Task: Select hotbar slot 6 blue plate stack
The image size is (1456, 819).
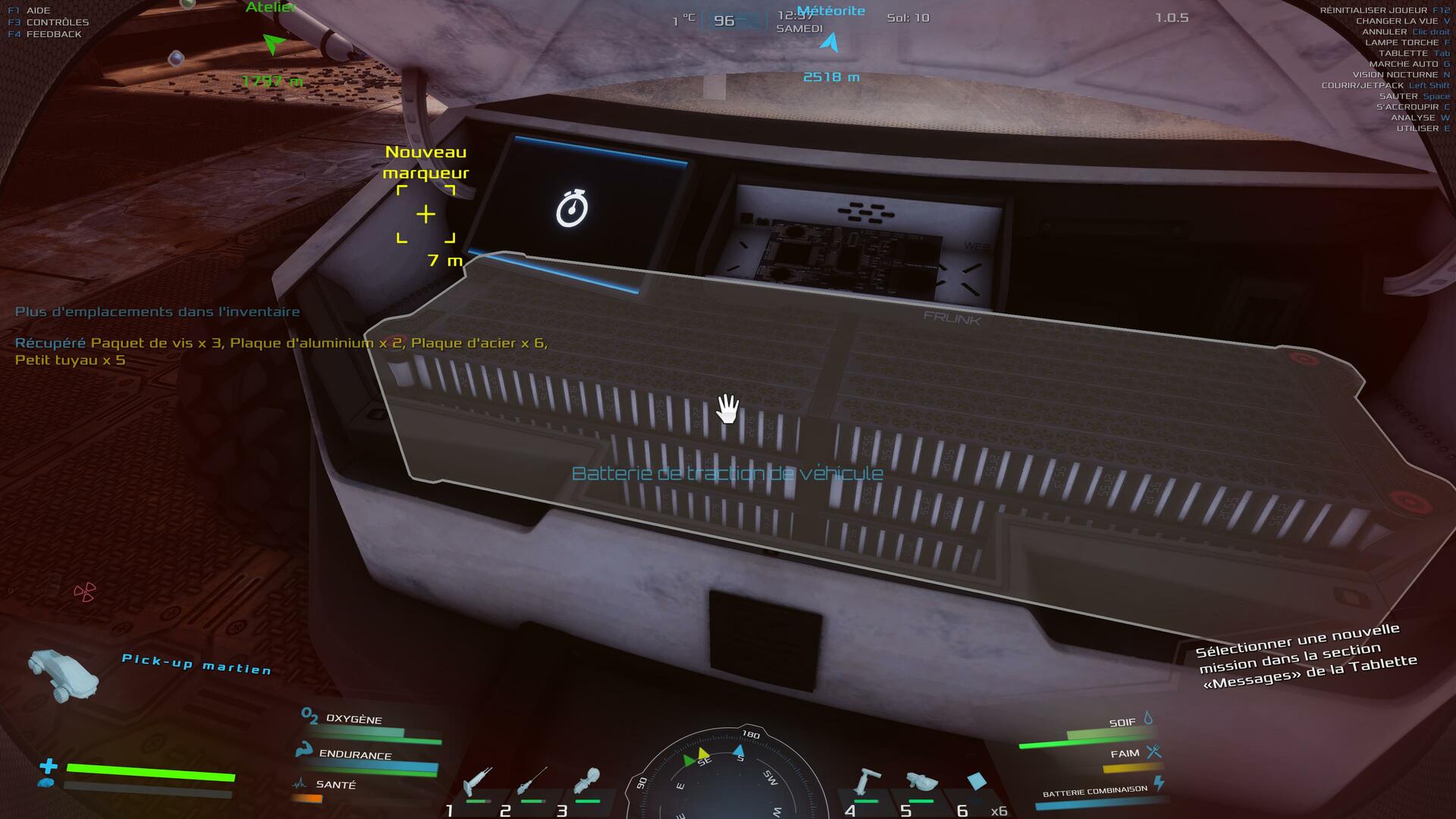Action: [976, 782]
